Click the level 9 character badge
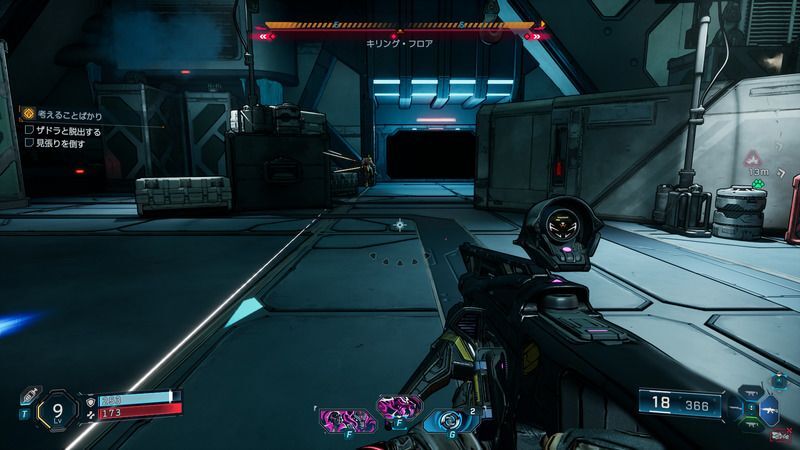800x450 pixels. click(59, 408)
